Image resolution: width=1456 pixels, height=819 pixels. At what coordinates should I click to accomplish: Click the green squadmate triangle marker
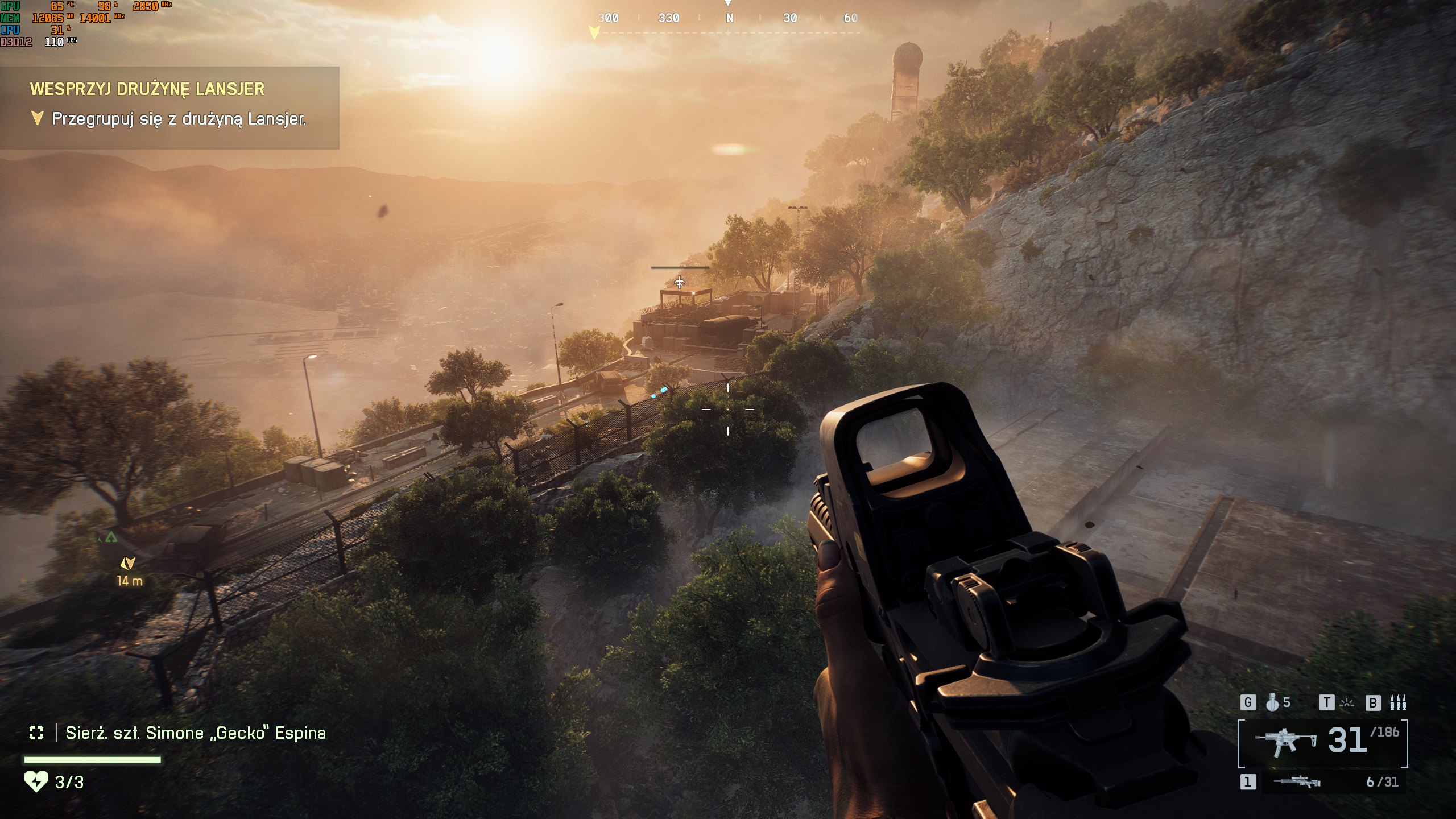(x=111, y=536)
